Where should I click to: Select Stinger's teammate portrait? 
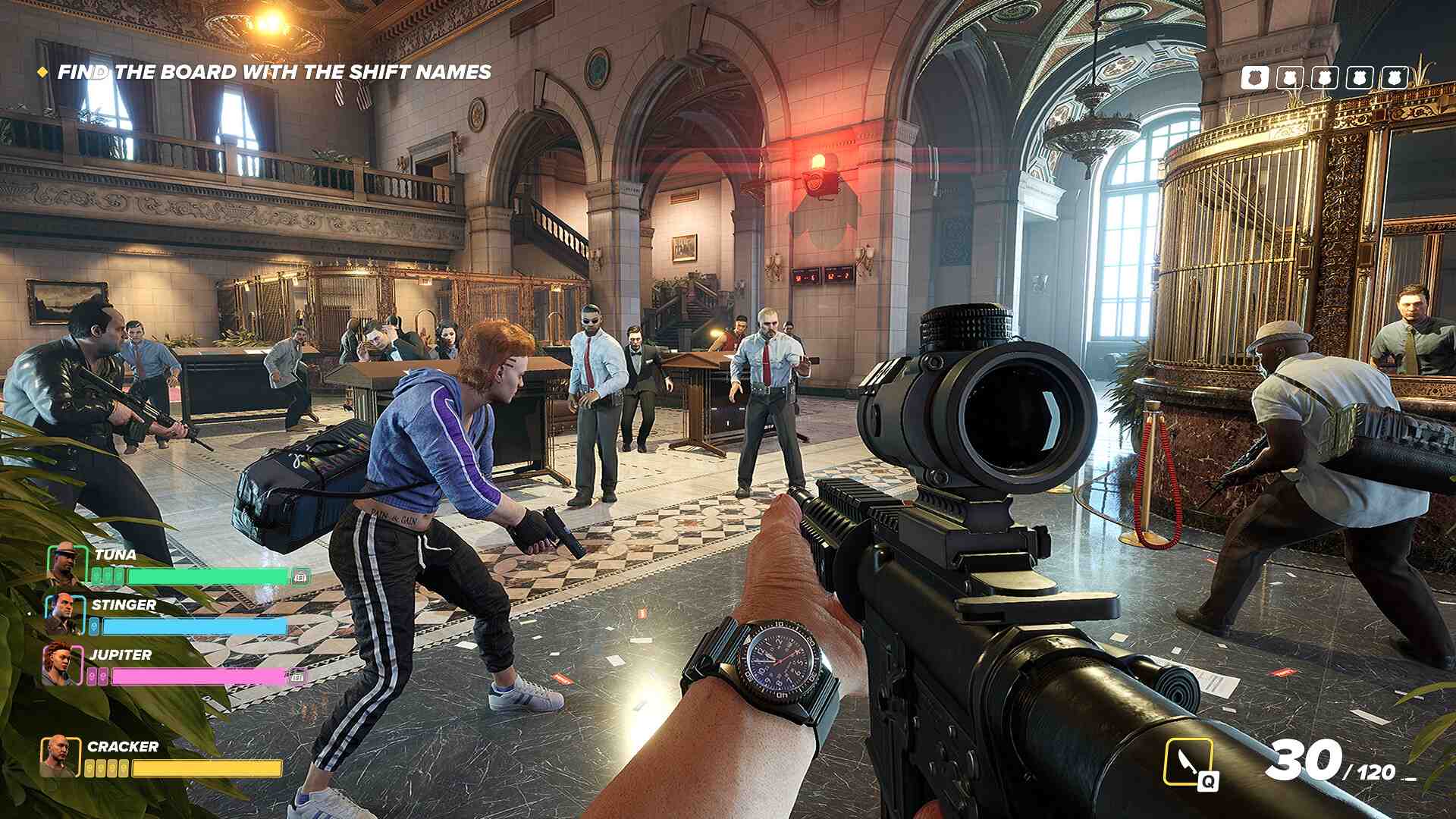(65, 613)
